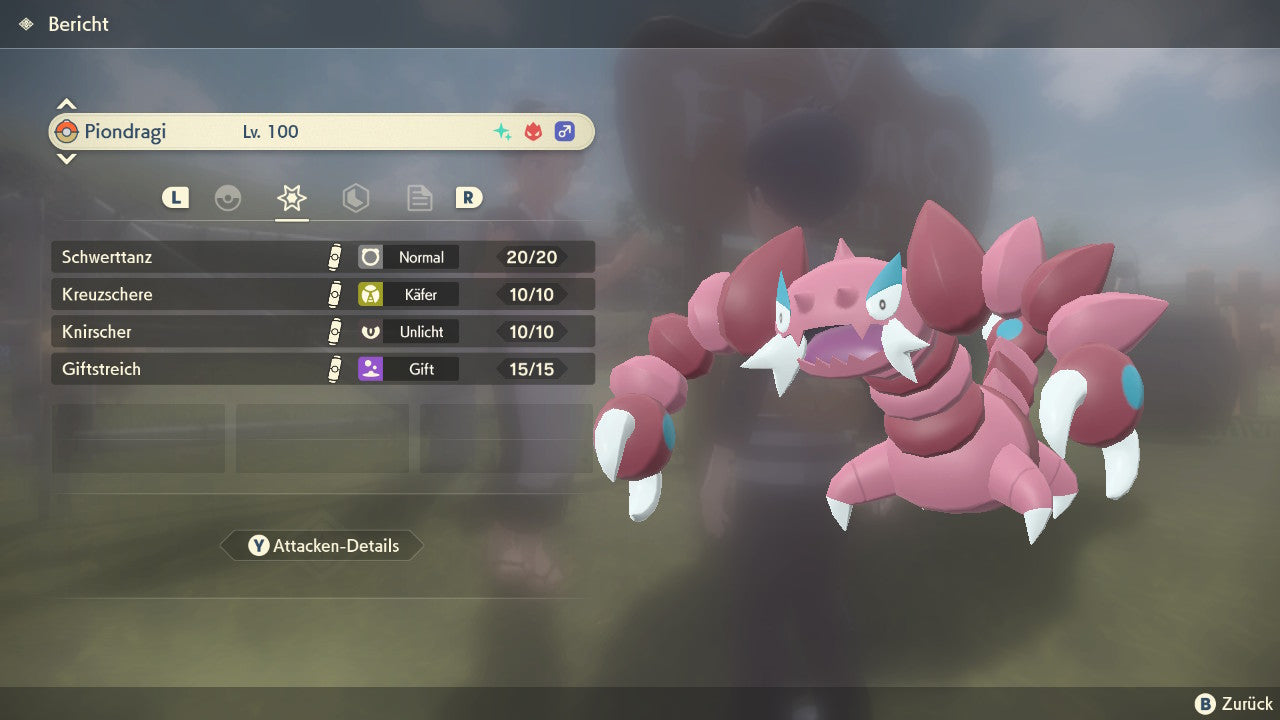Select the Knirscher move row
Image resolution: width=1280 pixels, height=720 pixels.
tap(322, 331)
